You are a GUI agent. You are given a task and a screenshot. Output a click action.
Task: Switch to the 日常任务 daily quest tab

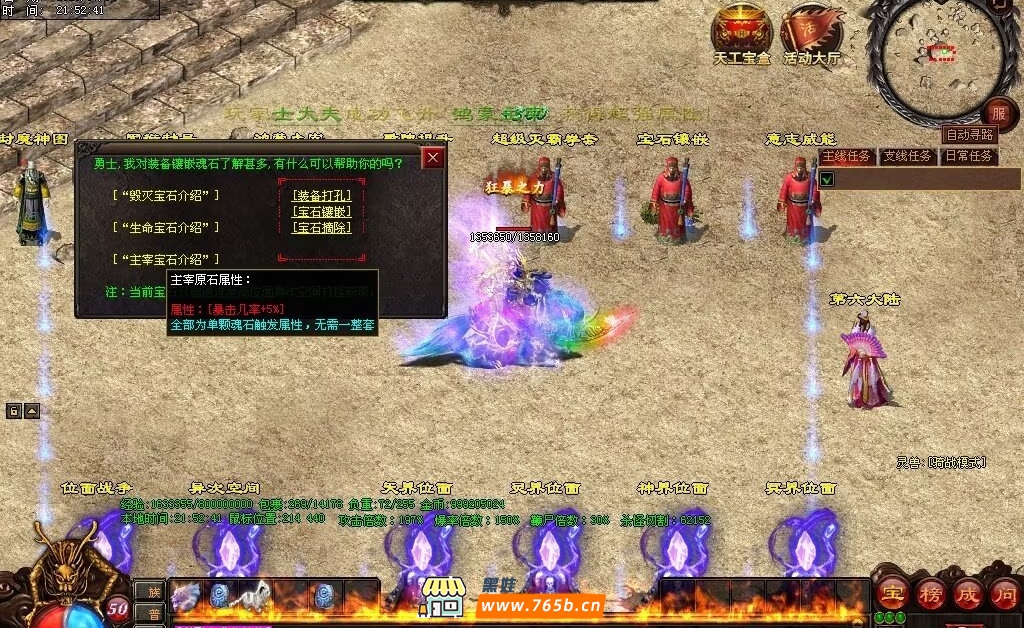pos(968,156)
